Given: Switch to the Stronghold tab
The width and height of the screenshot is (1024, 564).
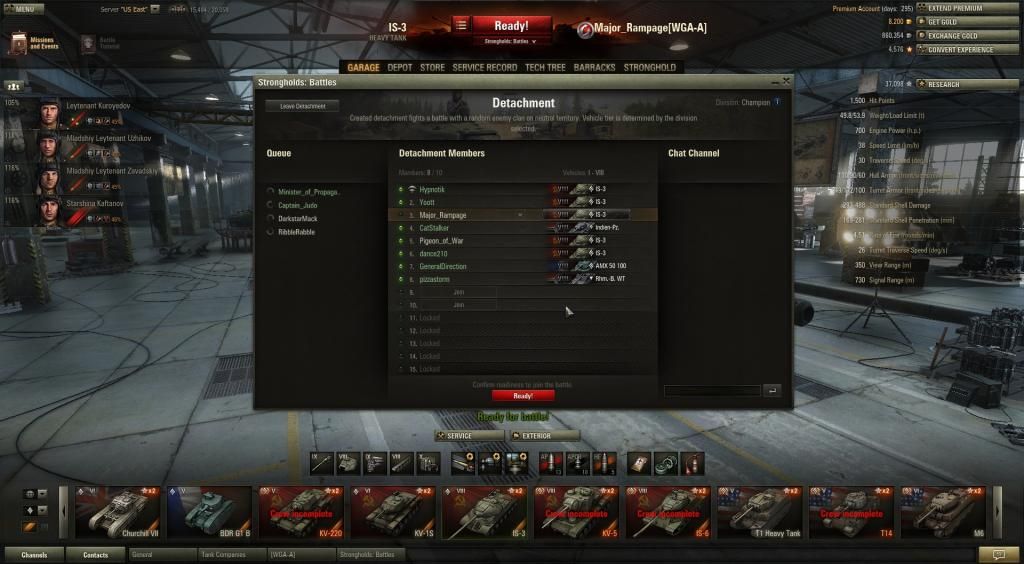Looking at the screenshot, I should (650, 67).
